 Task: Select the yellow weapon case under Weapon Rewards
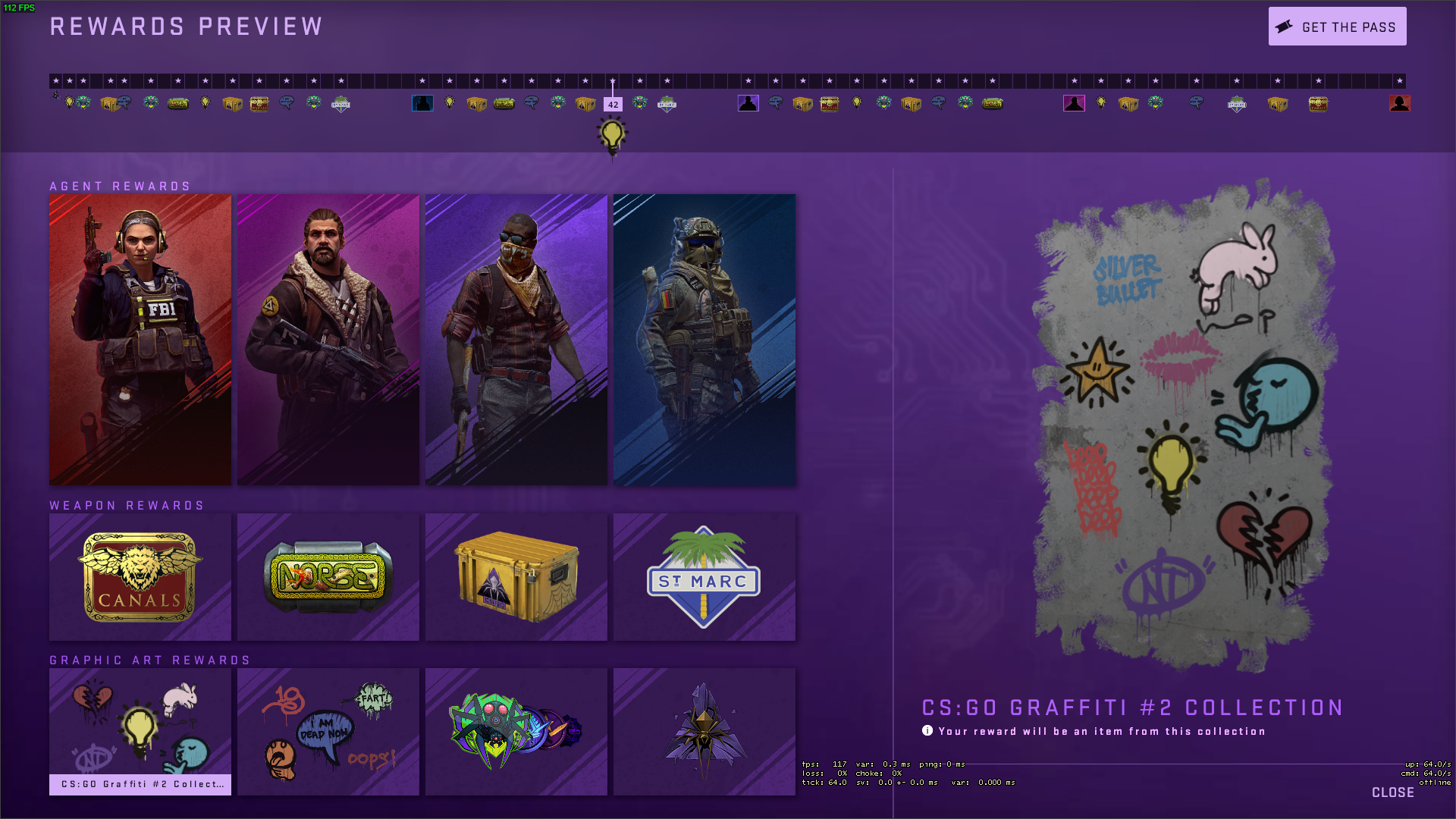coord(516,577)
